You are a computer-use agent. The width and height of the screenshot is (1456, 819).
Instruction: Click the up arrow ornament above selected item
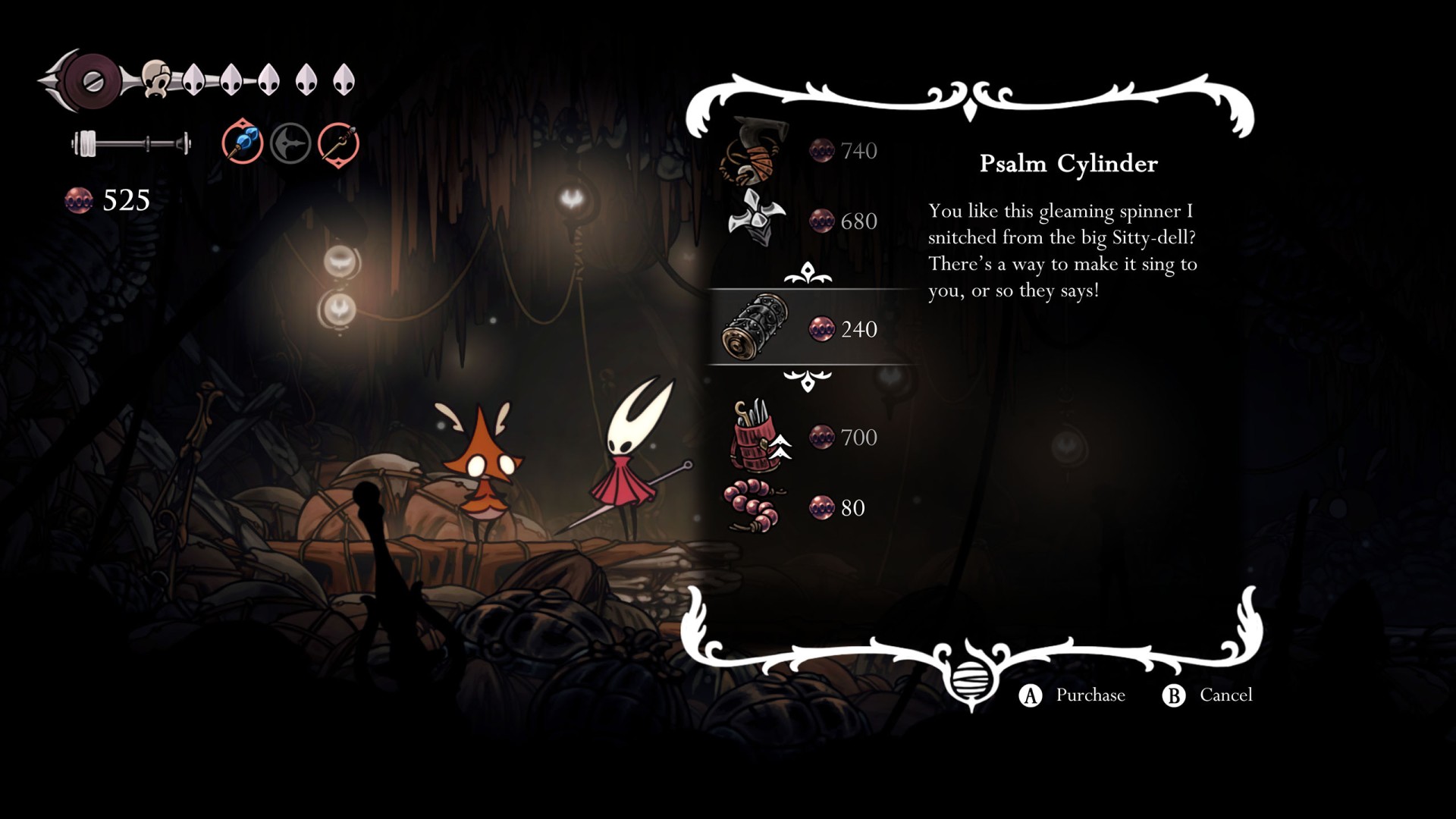coord(808,273)
